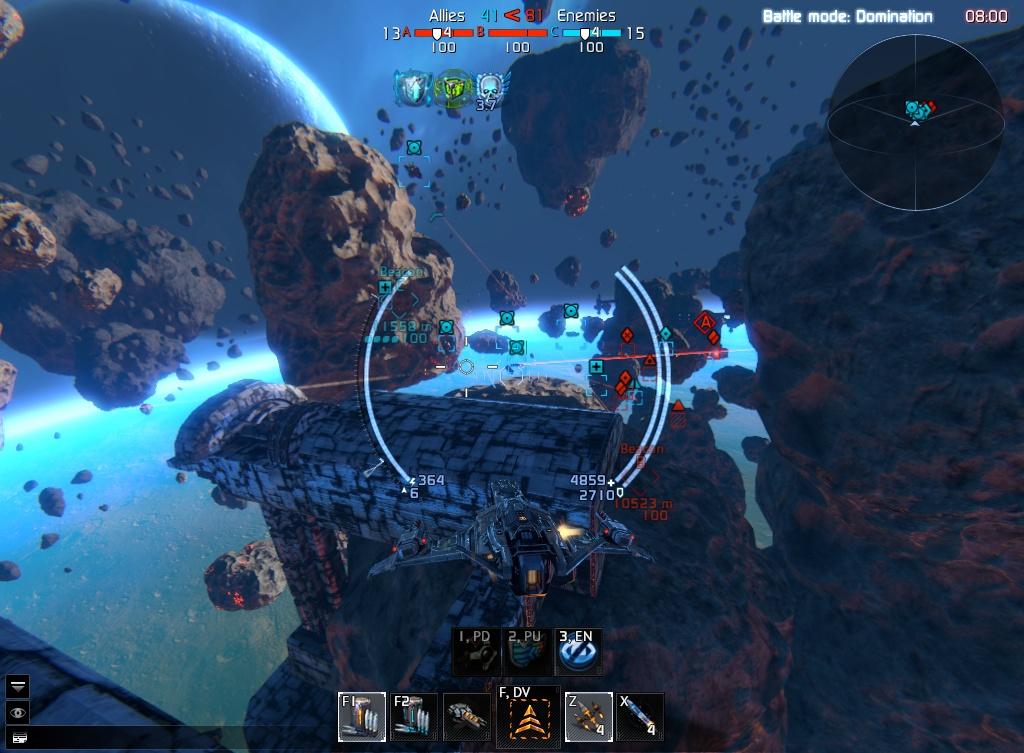Viewport: 1024px width, 753px height.
Task: Inspect the winged skull status icon
Action: click(x=488, y=88)
